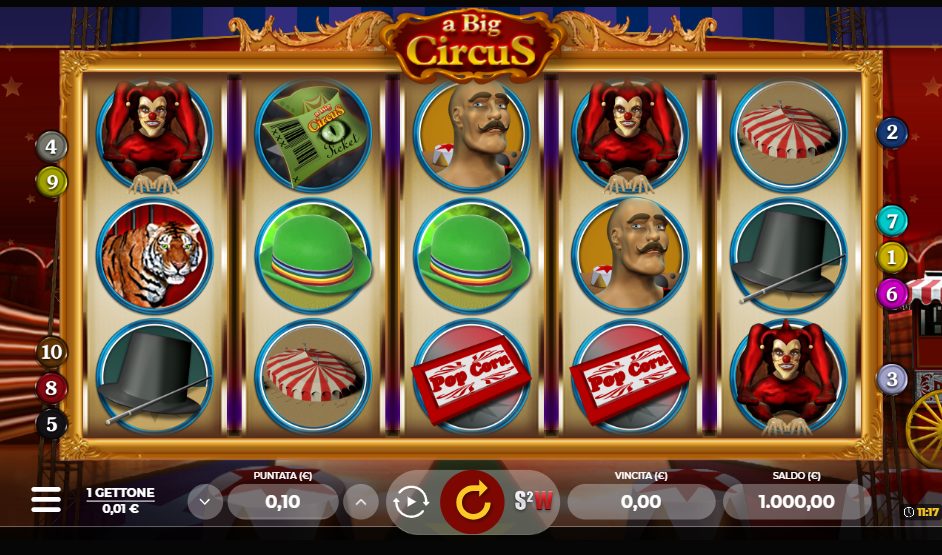Highlight payline number 10 marker
This screenshot has height=555, width=942.
coord(52,352)
